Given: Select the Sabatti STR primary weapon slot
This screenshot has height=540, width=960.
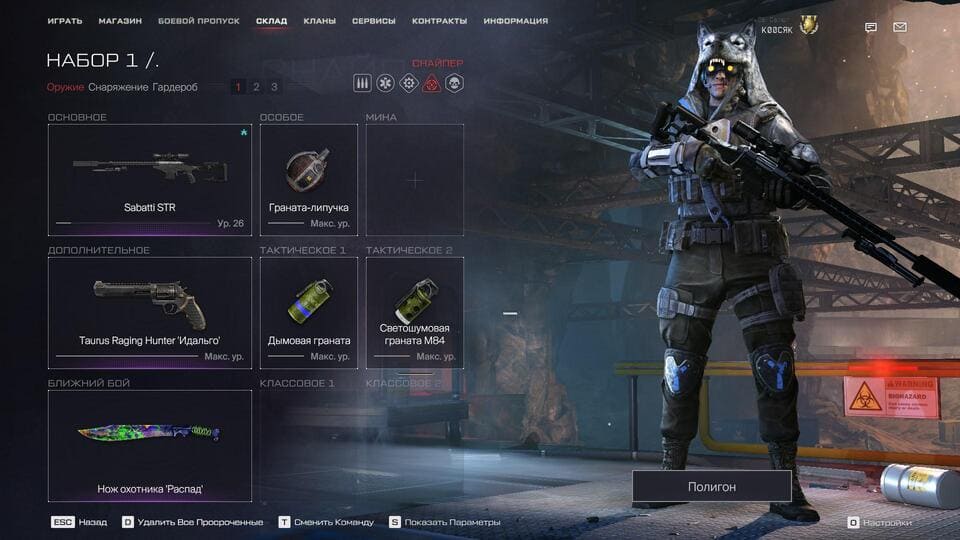Looking at the screenshot, I should 149,180.
